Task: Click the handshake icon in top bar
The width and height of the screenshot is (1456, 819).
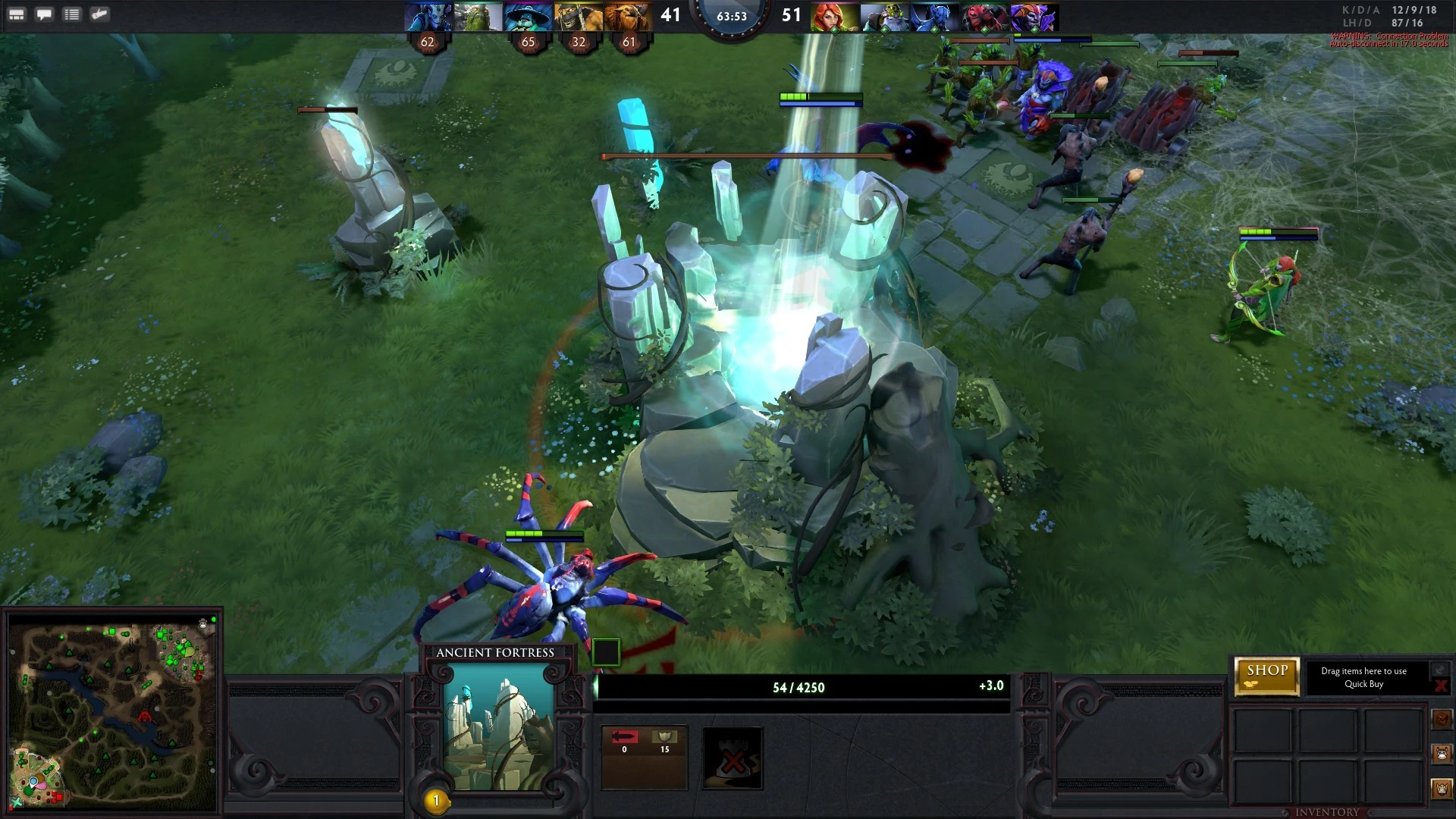Action: [99, 14]
